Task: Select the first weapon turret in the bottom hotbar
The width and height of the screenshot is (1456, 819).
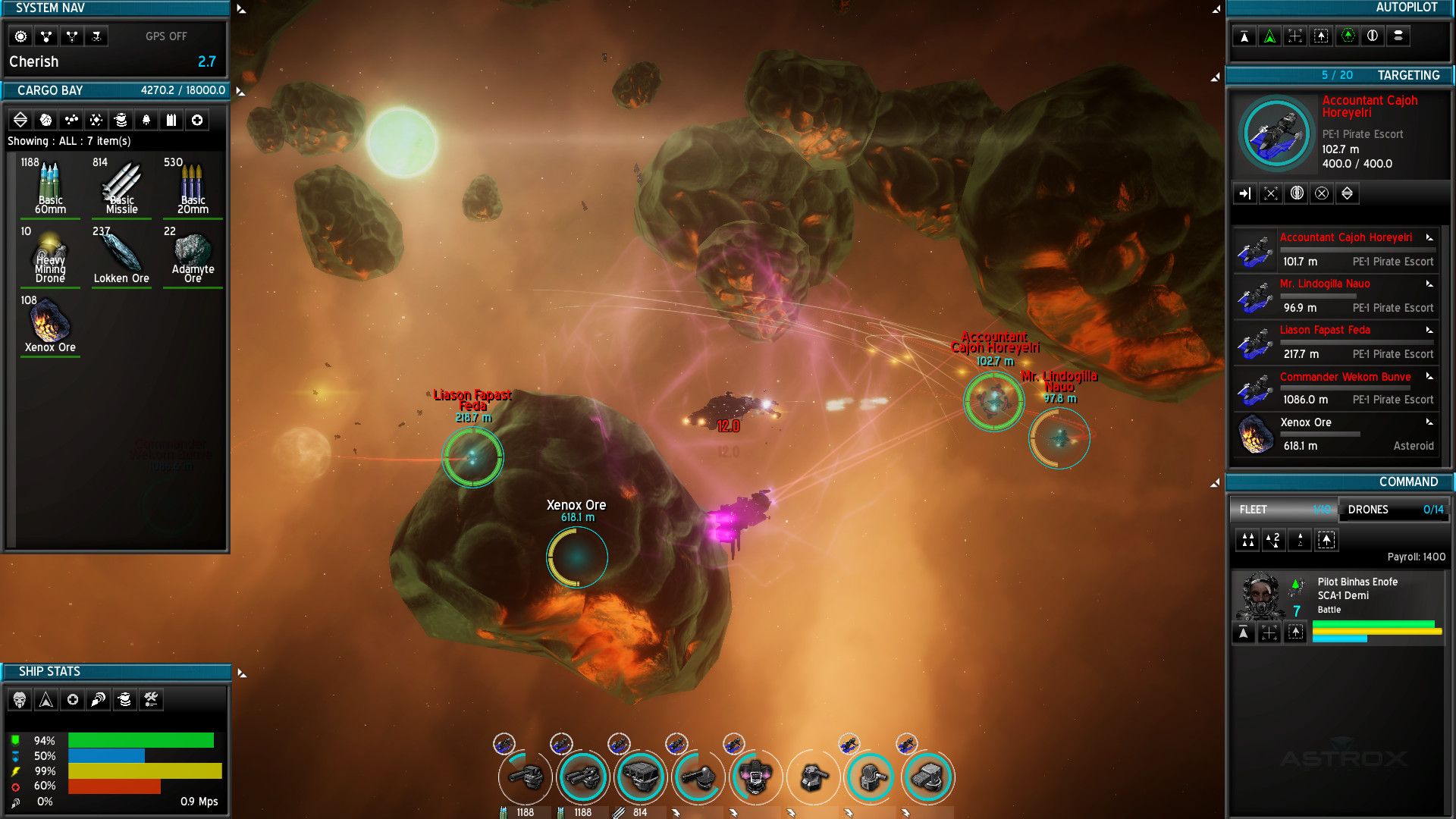Action: [x=524, y=777]
